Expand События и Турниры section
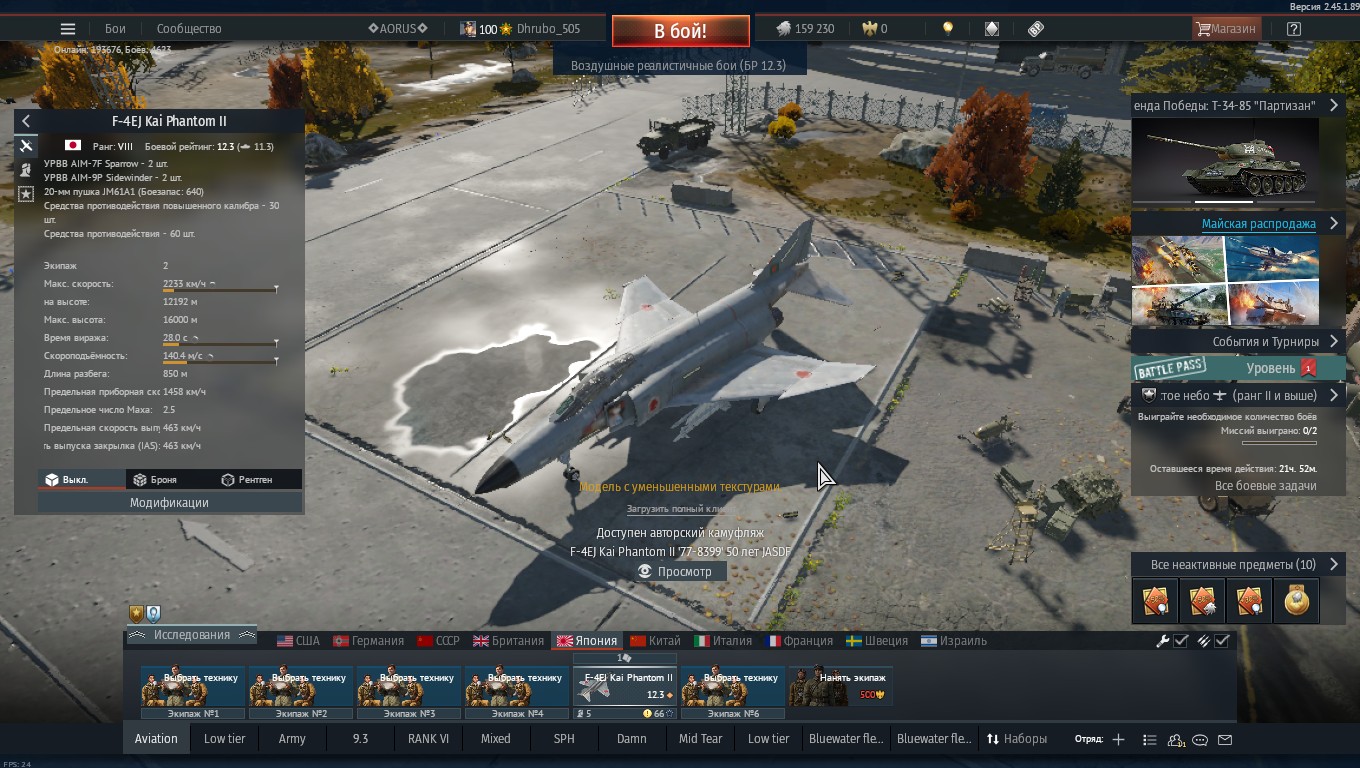 [1265, 342]
